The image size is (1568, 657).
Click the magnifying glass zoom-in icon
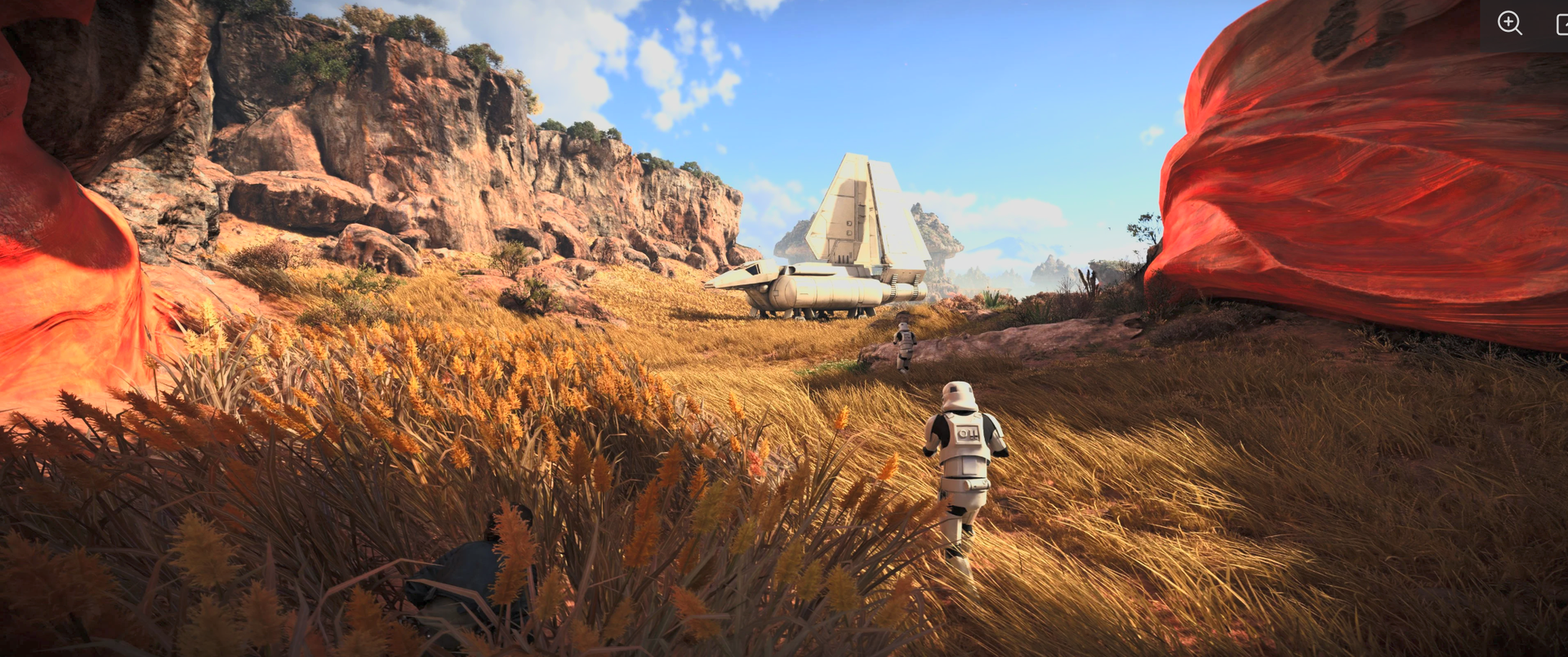click(x=1509, y=23)
